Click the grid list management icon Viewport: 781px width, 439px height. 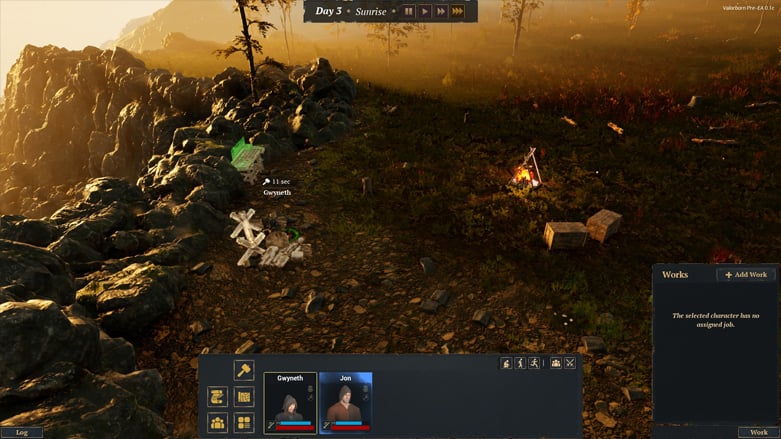[x=243, y=423]
